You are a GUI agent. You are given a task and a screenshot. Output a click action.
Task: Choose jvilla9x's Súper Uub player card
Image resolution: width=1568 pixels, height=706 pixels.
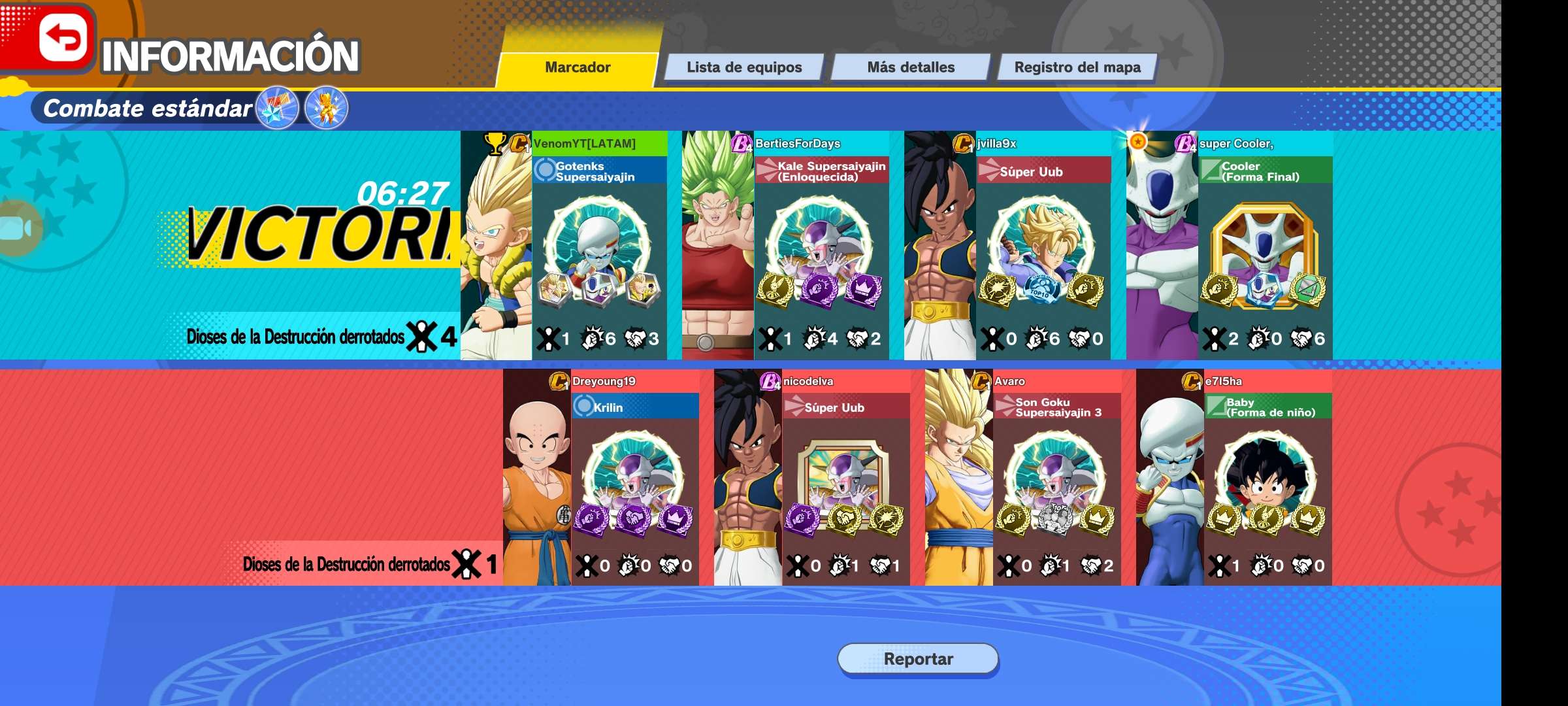[x=1007, y=246]
